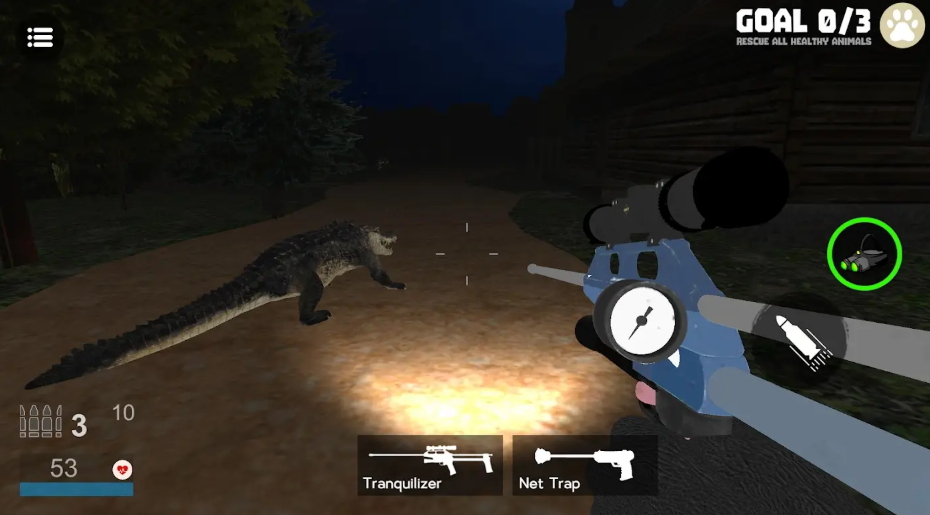Click the paw print goal icon
The width and height of the screenshot is (930, 515).
(902, 27)
